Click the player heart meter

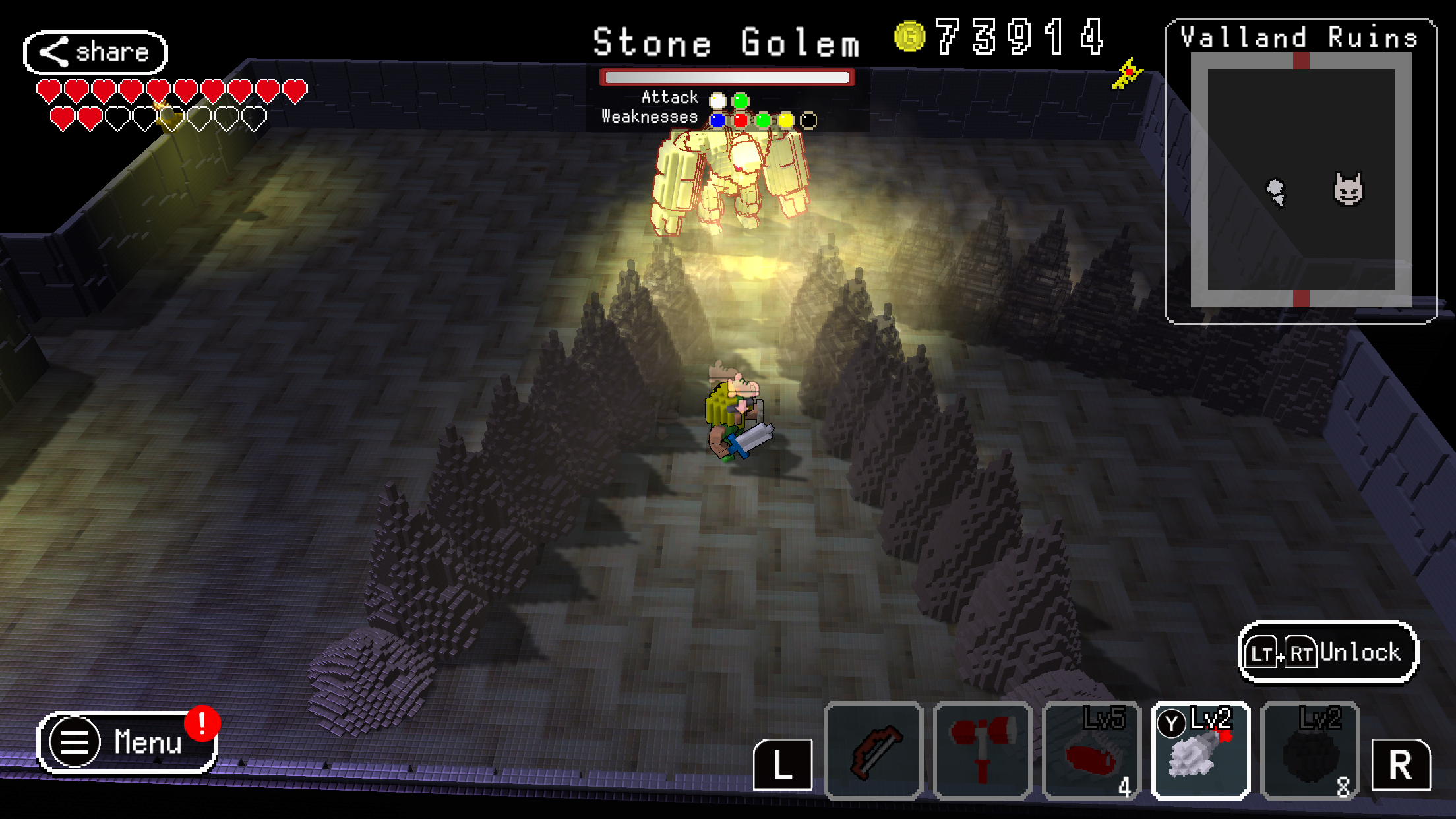point(171,102)
